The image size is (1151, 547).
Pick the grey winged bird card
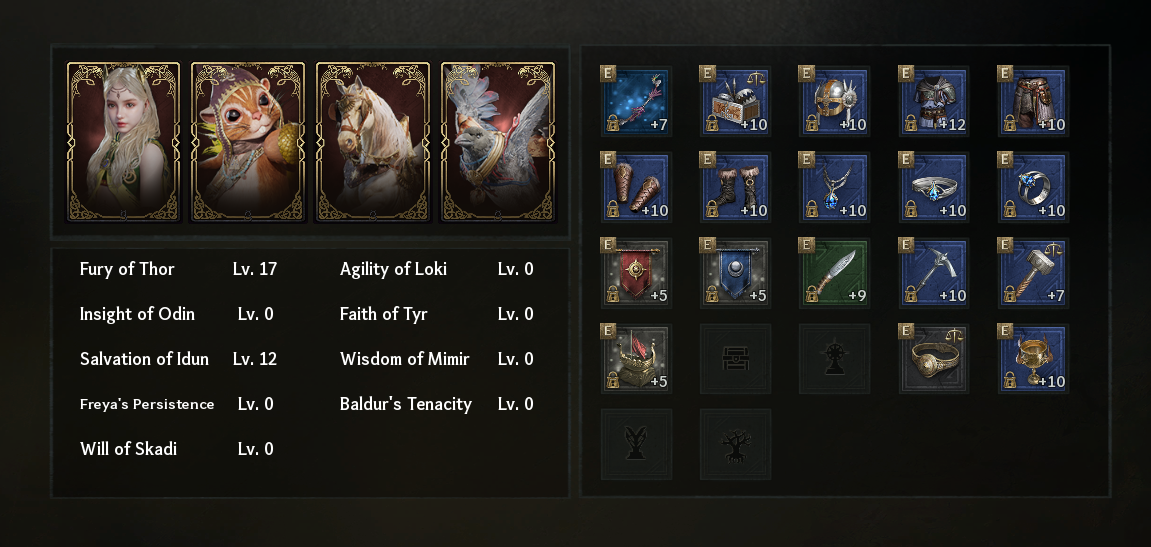pos(497,141)
